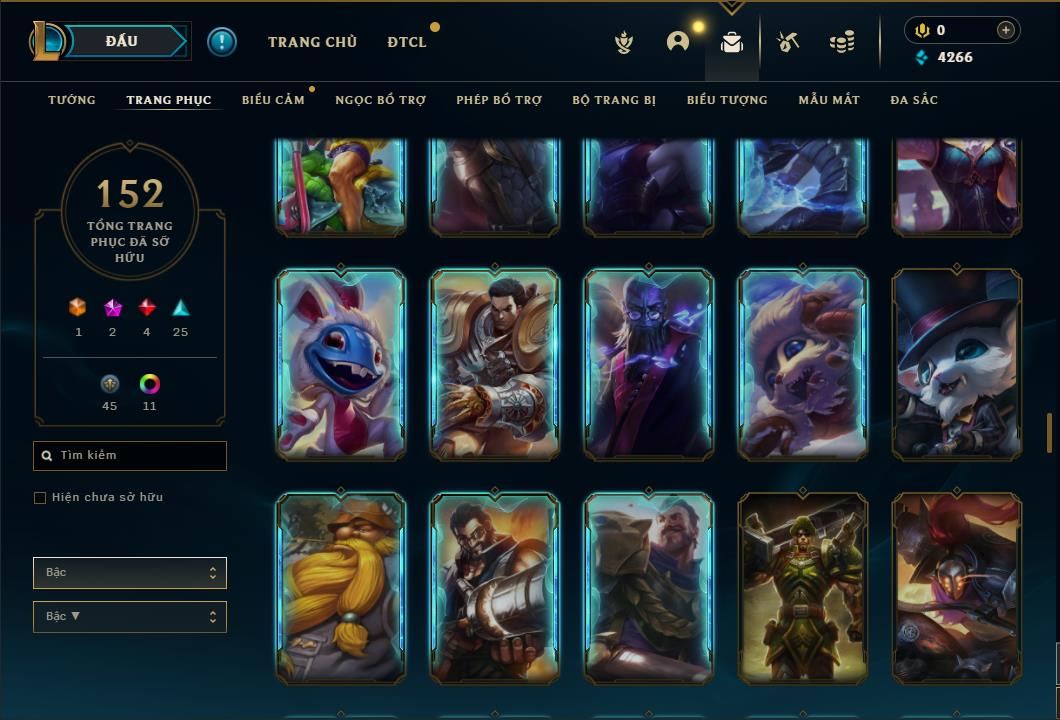Select the bunny-suit Fizz skin card
Viewport: 1060px width, 720px height.
341,364
